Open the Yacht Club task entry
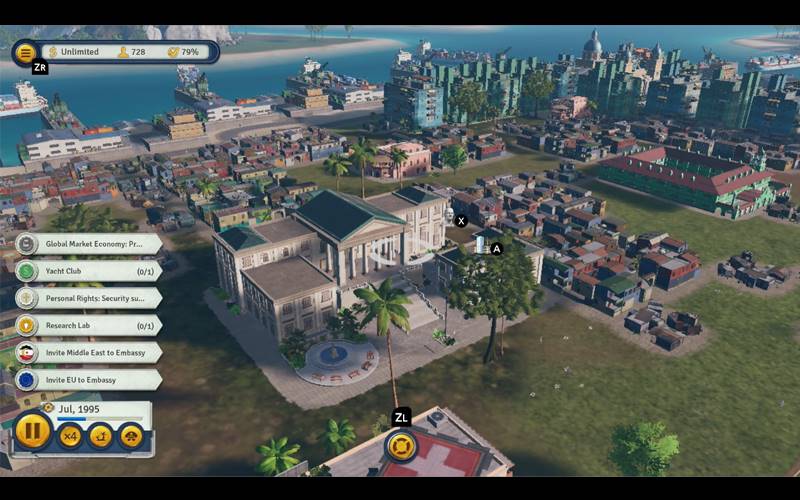The image size is (800, 500). click(90, 271)
